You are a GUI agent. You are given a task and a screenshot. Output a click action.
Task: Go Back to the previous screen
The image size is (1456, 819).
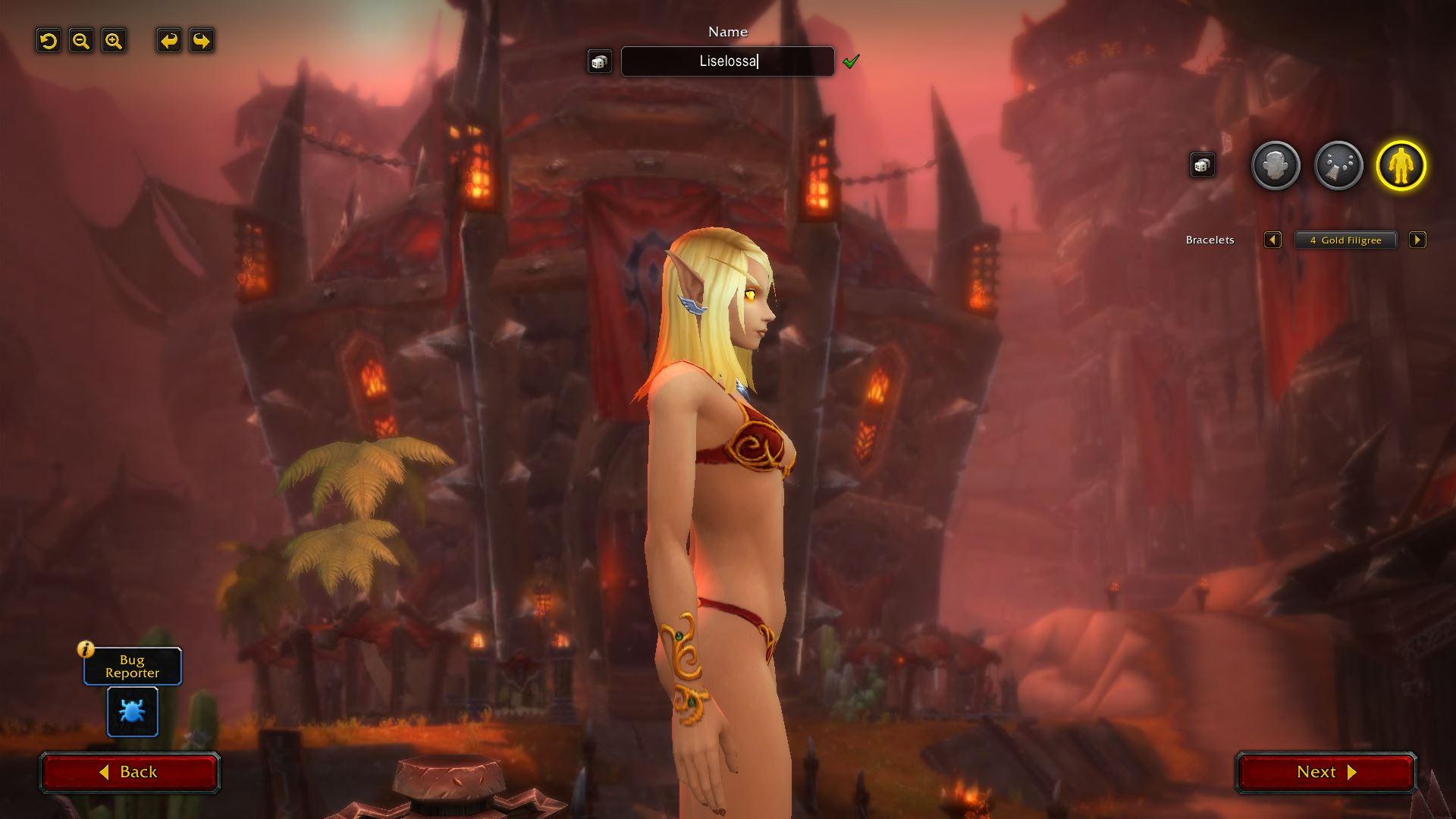130,772
